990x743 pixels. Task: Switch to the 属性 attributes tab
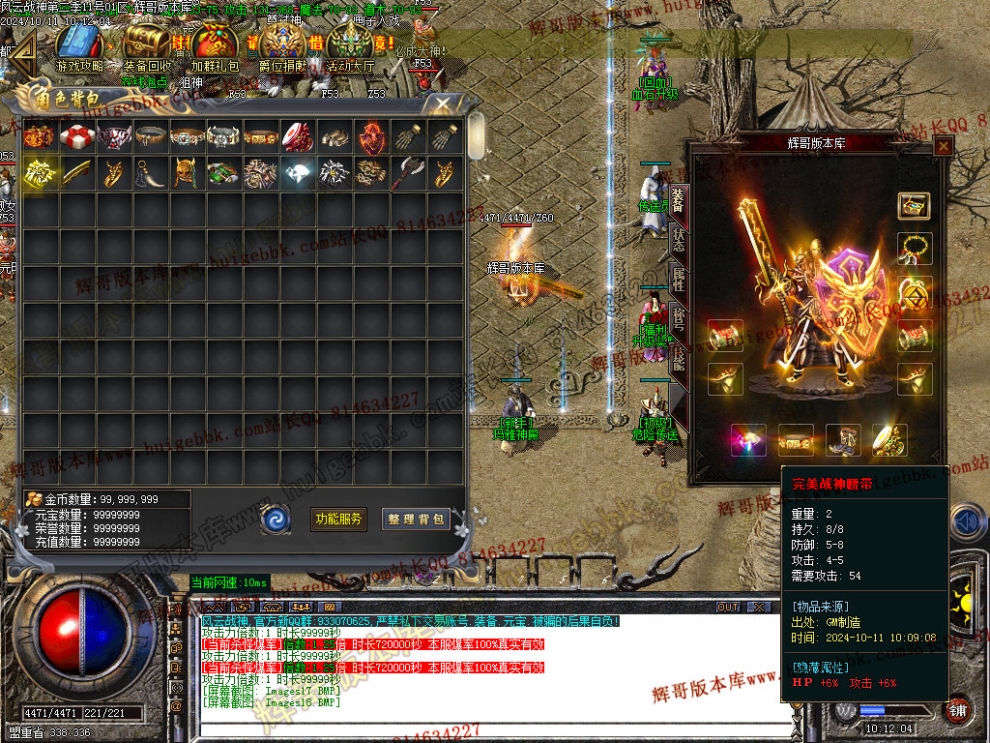coord(678,281)
